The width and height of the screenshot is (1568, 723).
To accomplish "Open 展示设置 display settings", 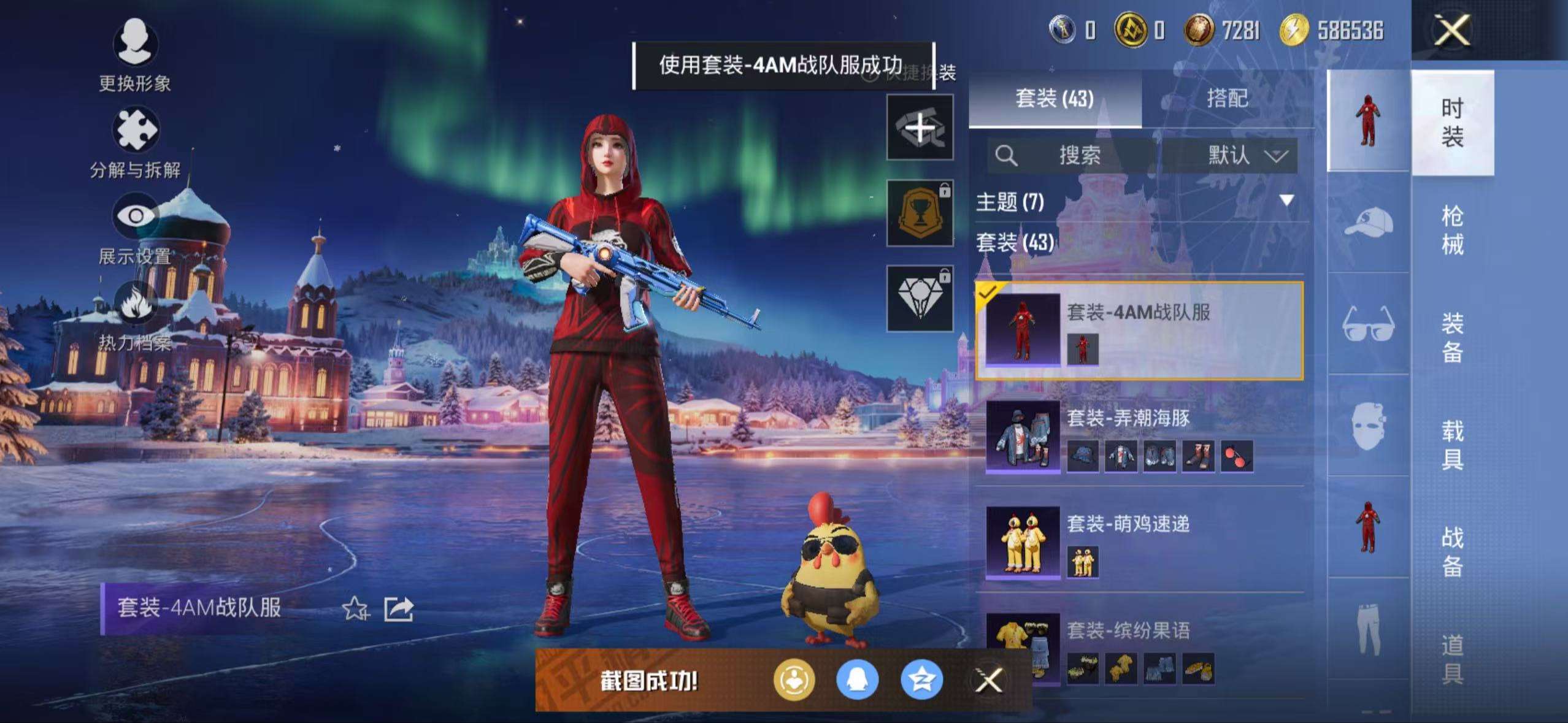I will tap(135, 216).
